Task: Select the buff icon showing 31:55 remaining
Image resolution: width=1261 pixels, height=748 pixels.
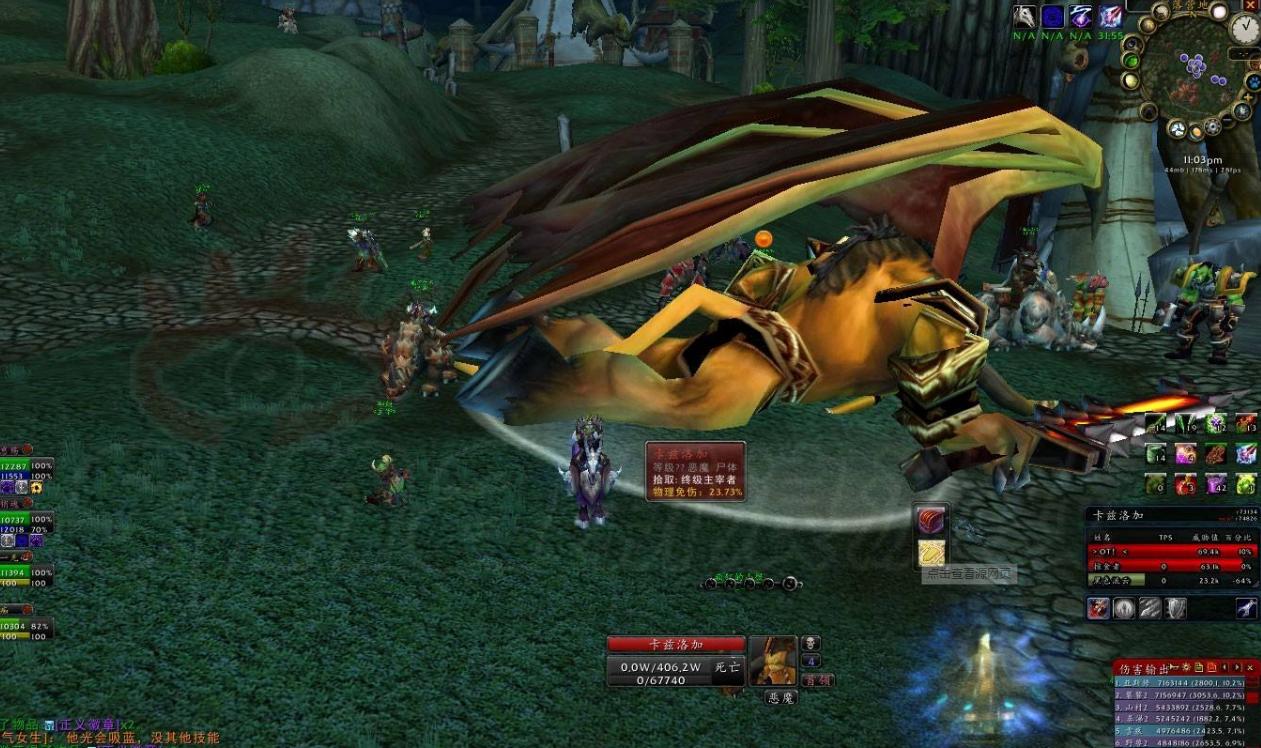Action: tap(1111, 16)
